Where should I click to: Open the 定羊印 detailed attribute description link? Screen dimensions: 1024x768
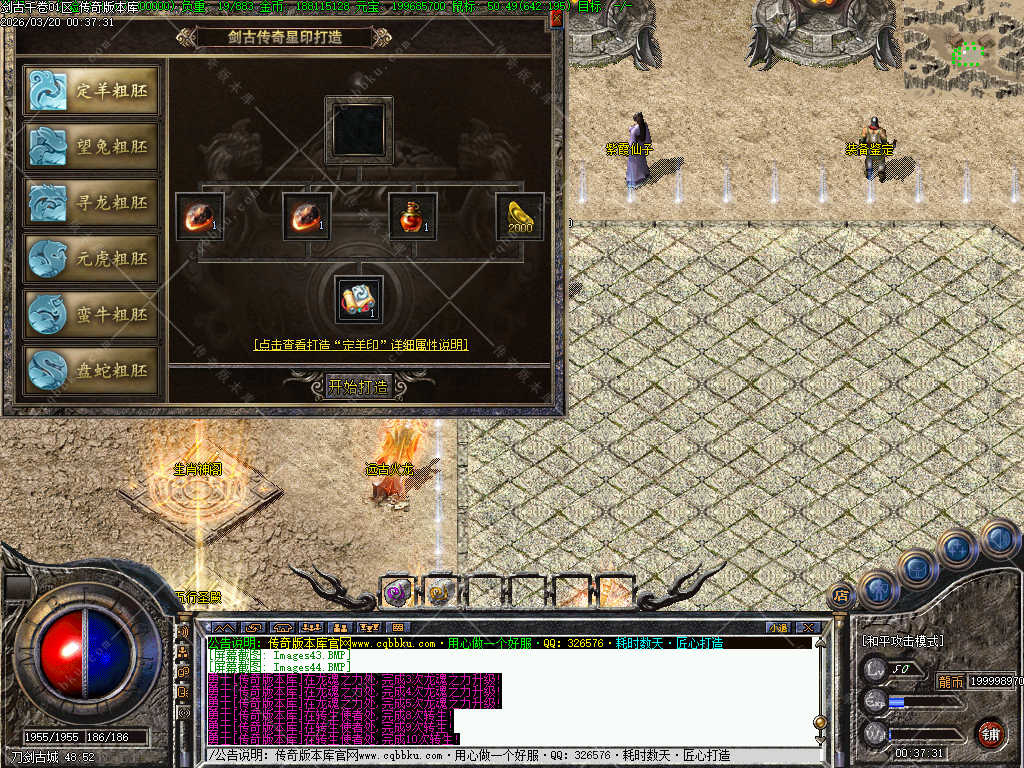tap(361, 345)
